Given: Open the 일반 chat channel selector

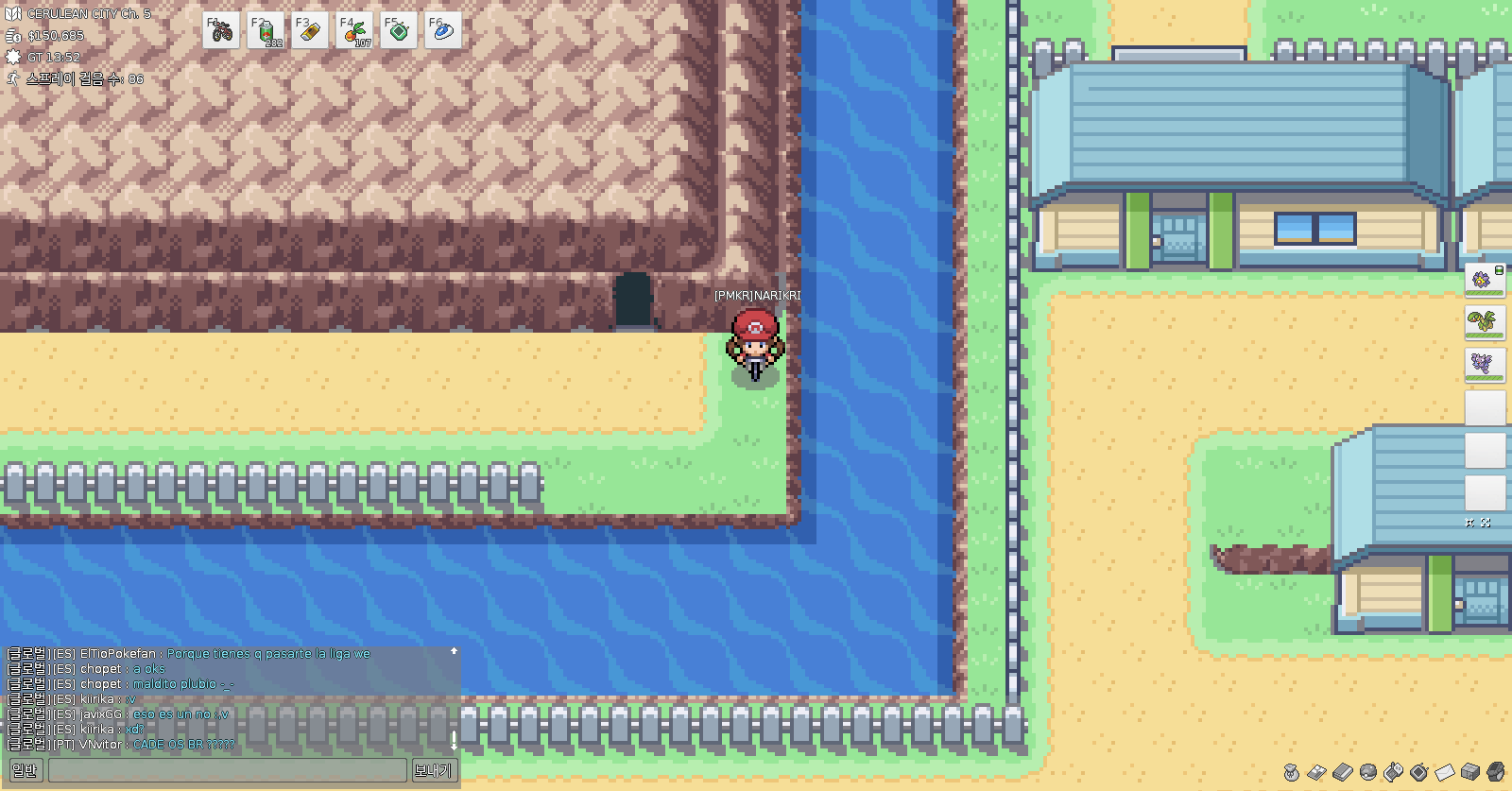Looking at the screenshot, I should [25, 770].
